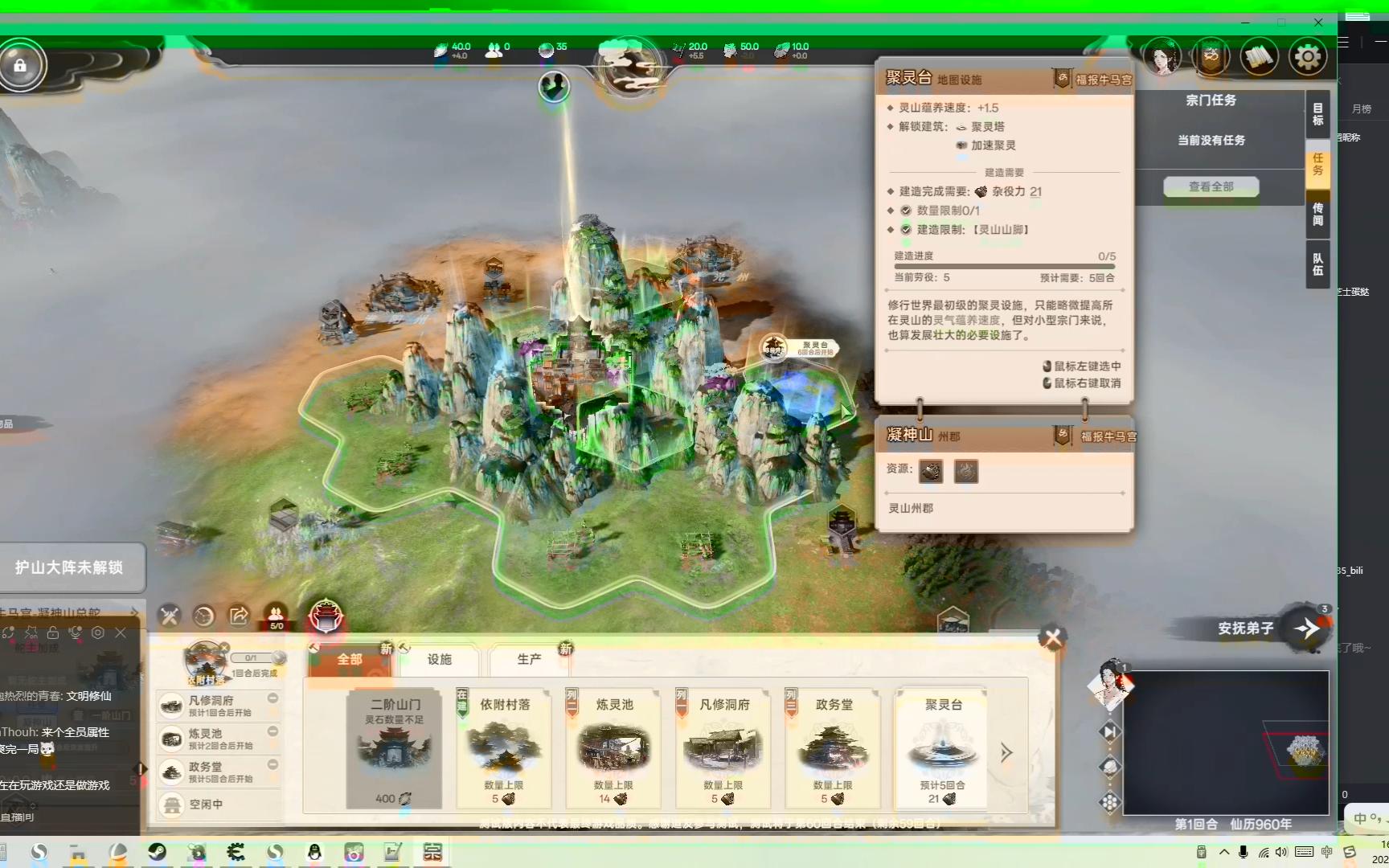1389x868 pixels.
Task: Click the workers icon showing 5/0
Action: tap(277, 616)
